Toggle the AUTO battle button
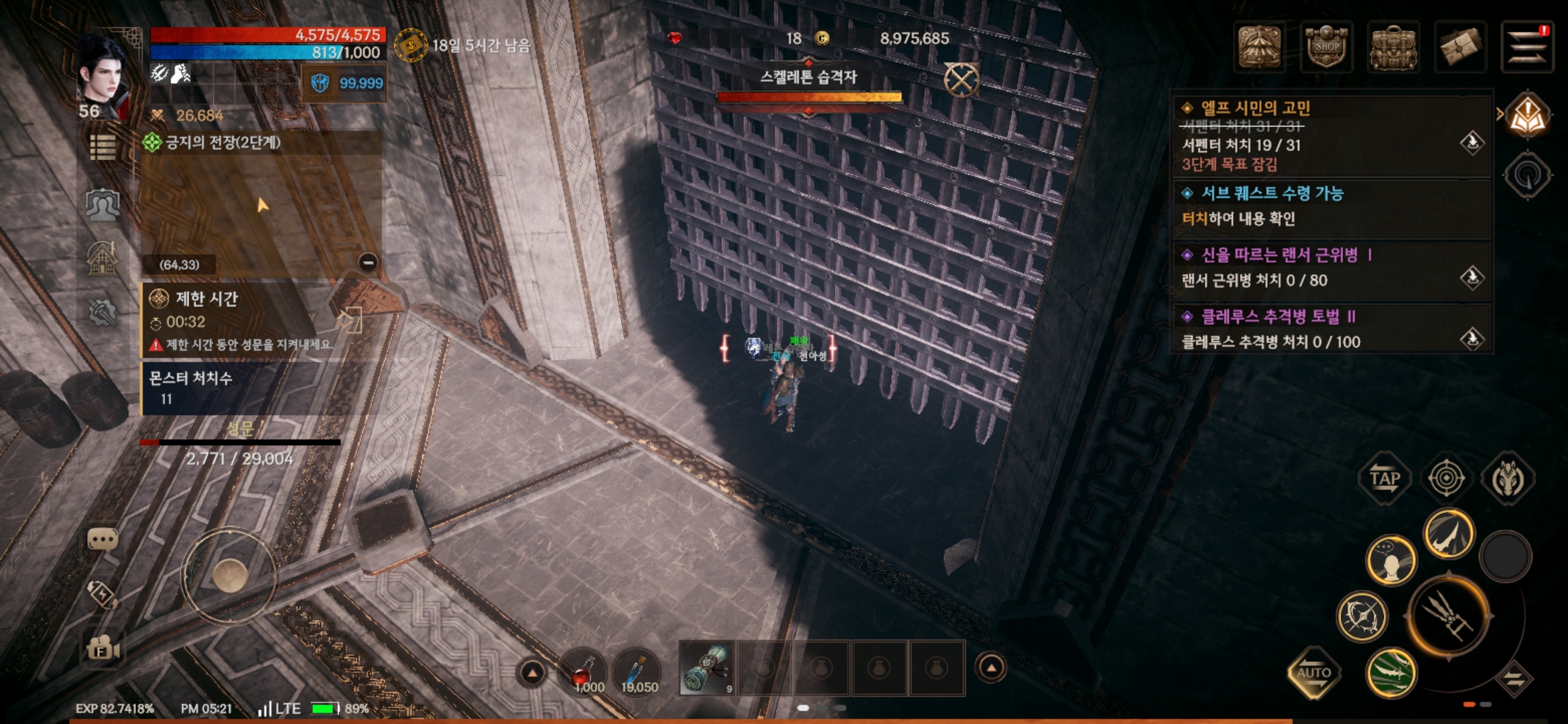Screen dimensions: 1568x724 (x=1313, y=672)
